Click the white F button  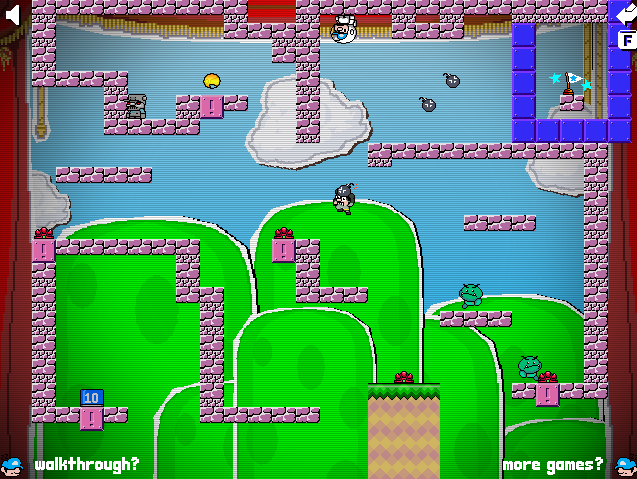click(x=626, y=40)
